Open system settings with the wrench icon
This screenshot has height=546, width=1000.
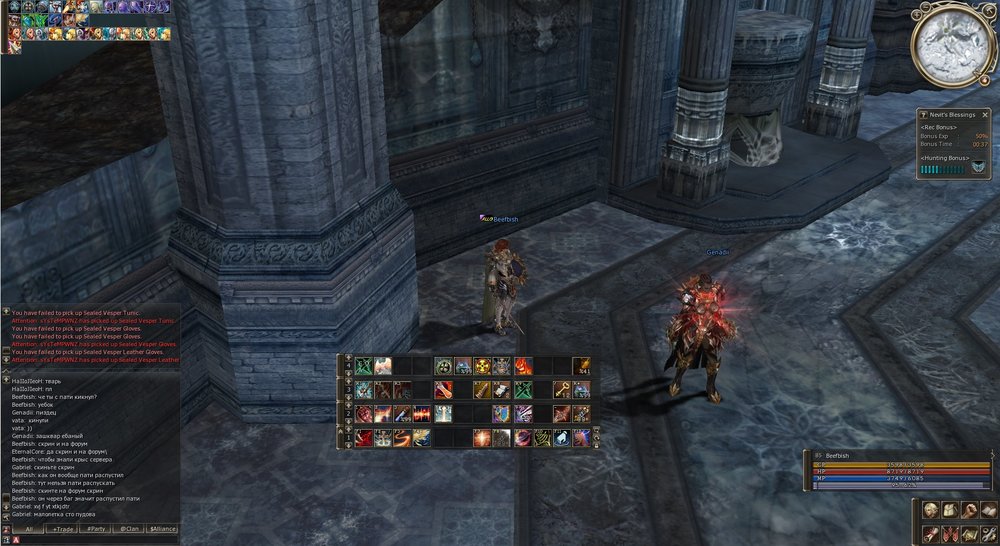[989, 533]
